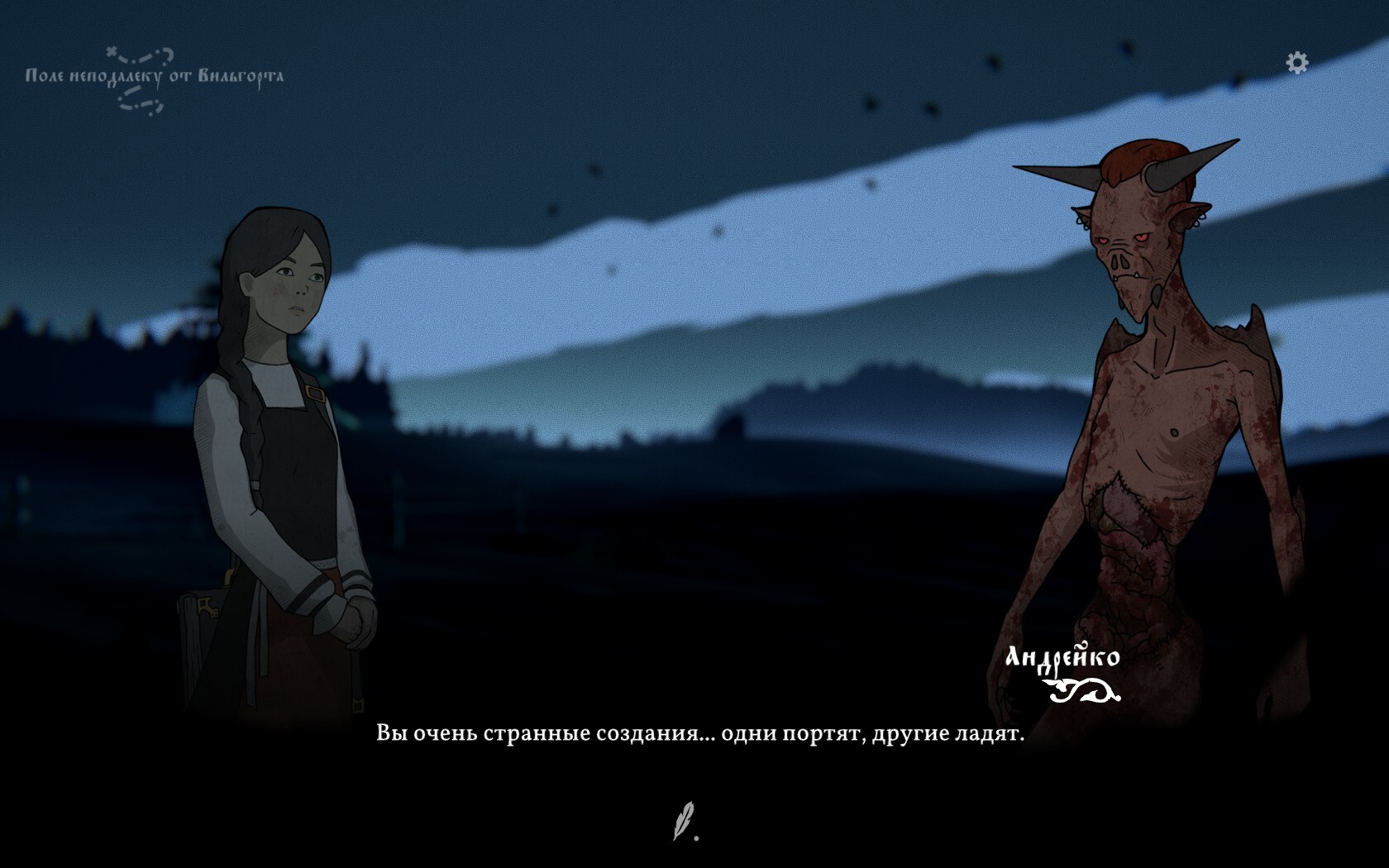Image resolution: width=1389 pixels, height=868 pixels.
Task: Open settings via the gear icon
Action: pyautogui.click(x=1296, y=62)
